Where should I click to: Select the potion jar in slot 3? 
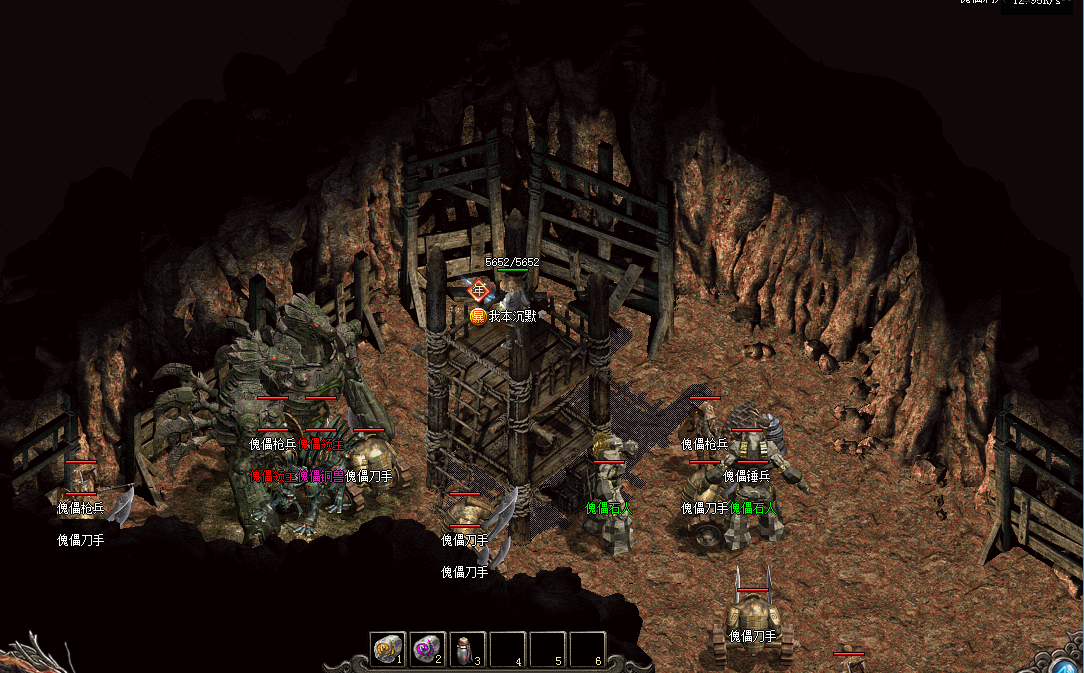coord(466,650)
